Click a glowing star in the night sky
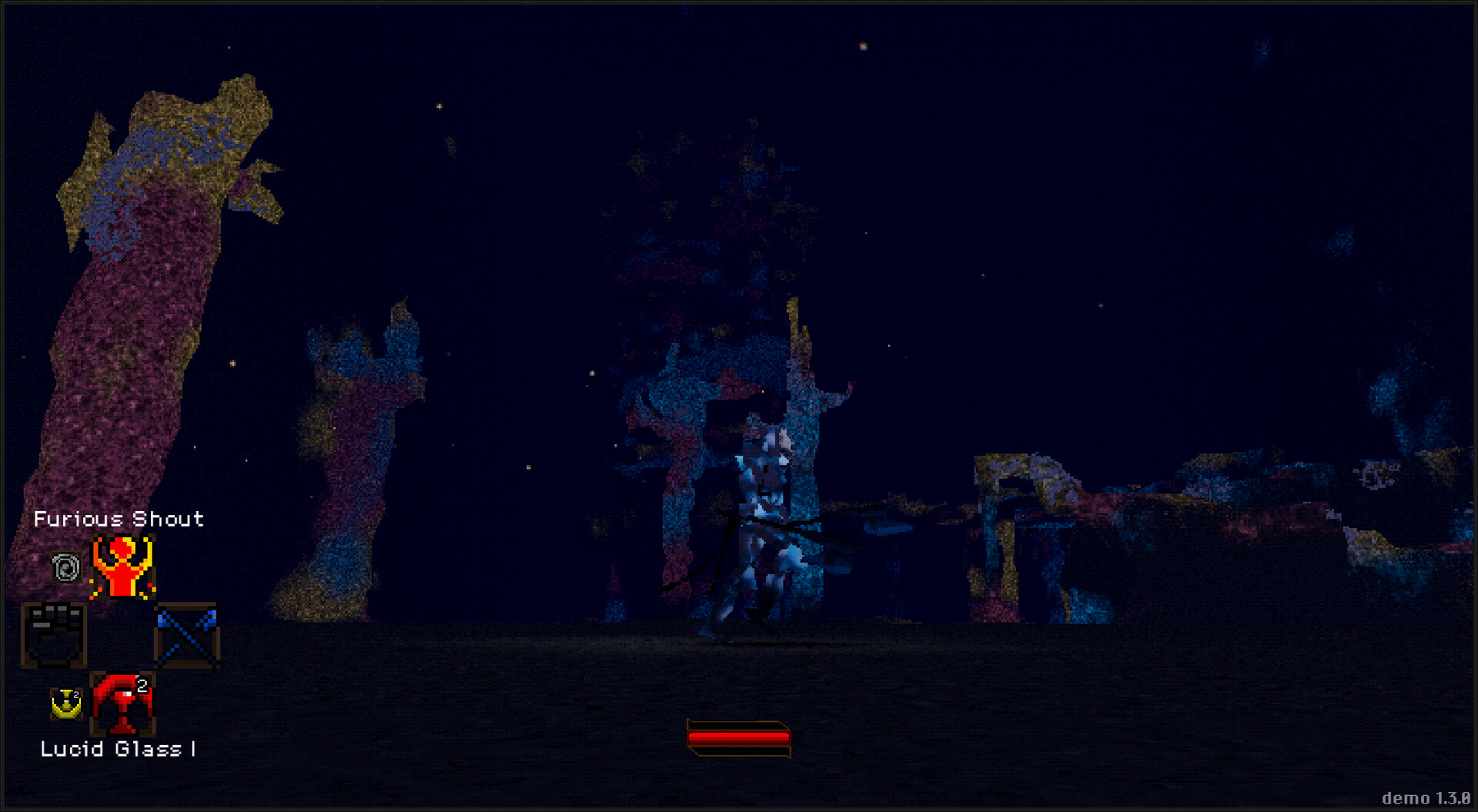Viewport: 1478px width, 812px height. click(862, 48)
